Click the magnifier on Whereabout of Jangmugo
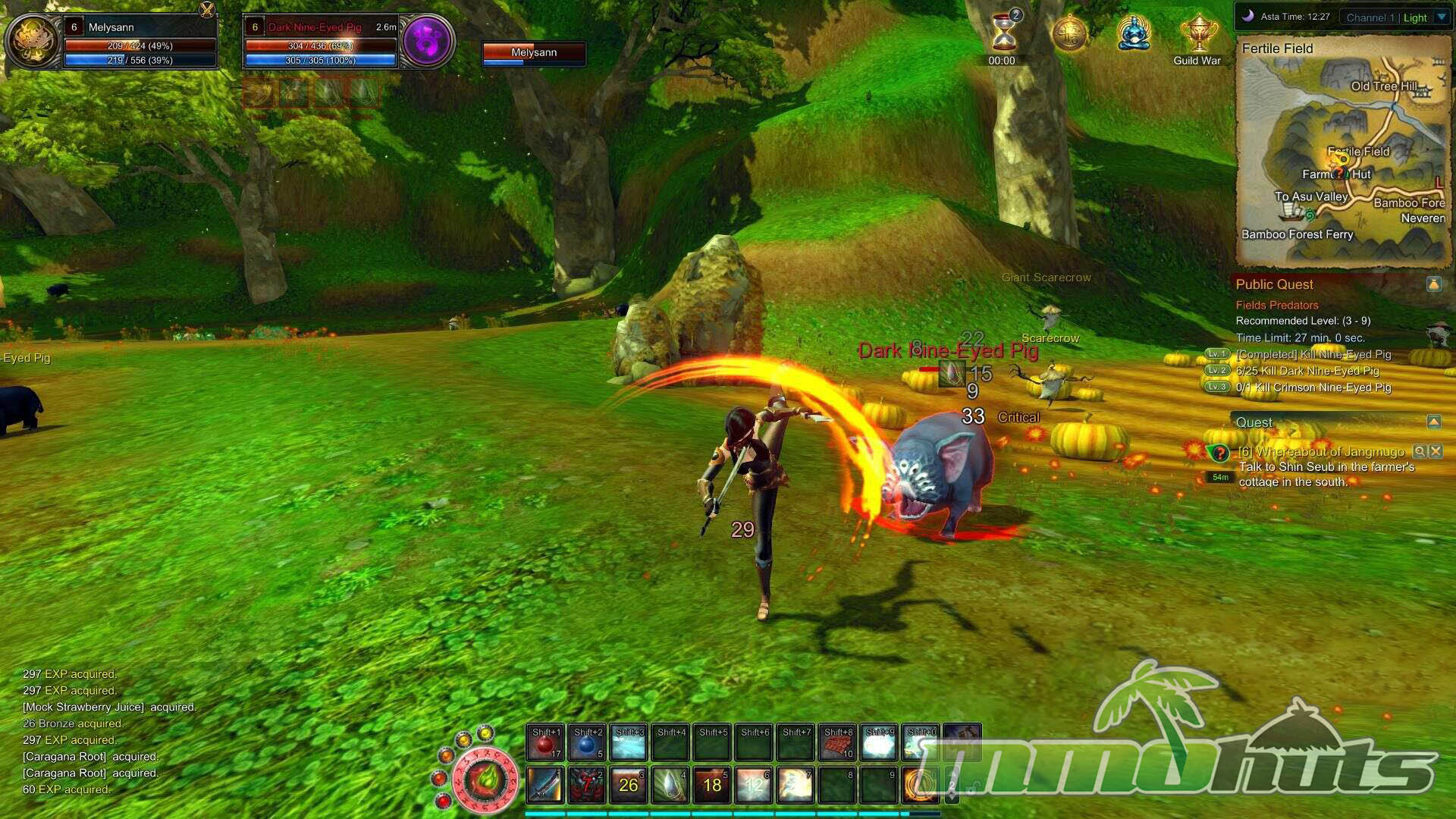This screenshot has width=1456, height=819. click(1420, 451)
